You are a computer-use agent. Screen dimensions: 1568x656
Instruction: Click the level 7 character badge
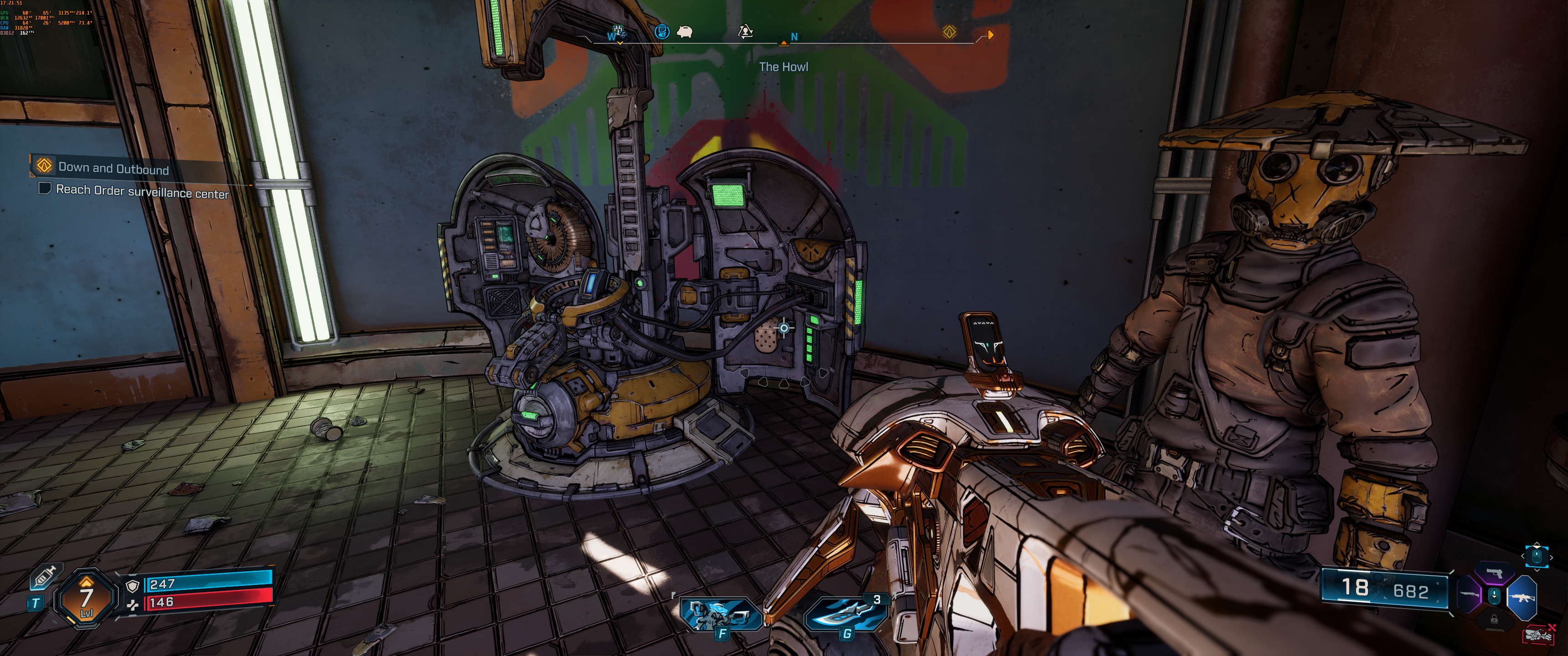pos(87,599)
